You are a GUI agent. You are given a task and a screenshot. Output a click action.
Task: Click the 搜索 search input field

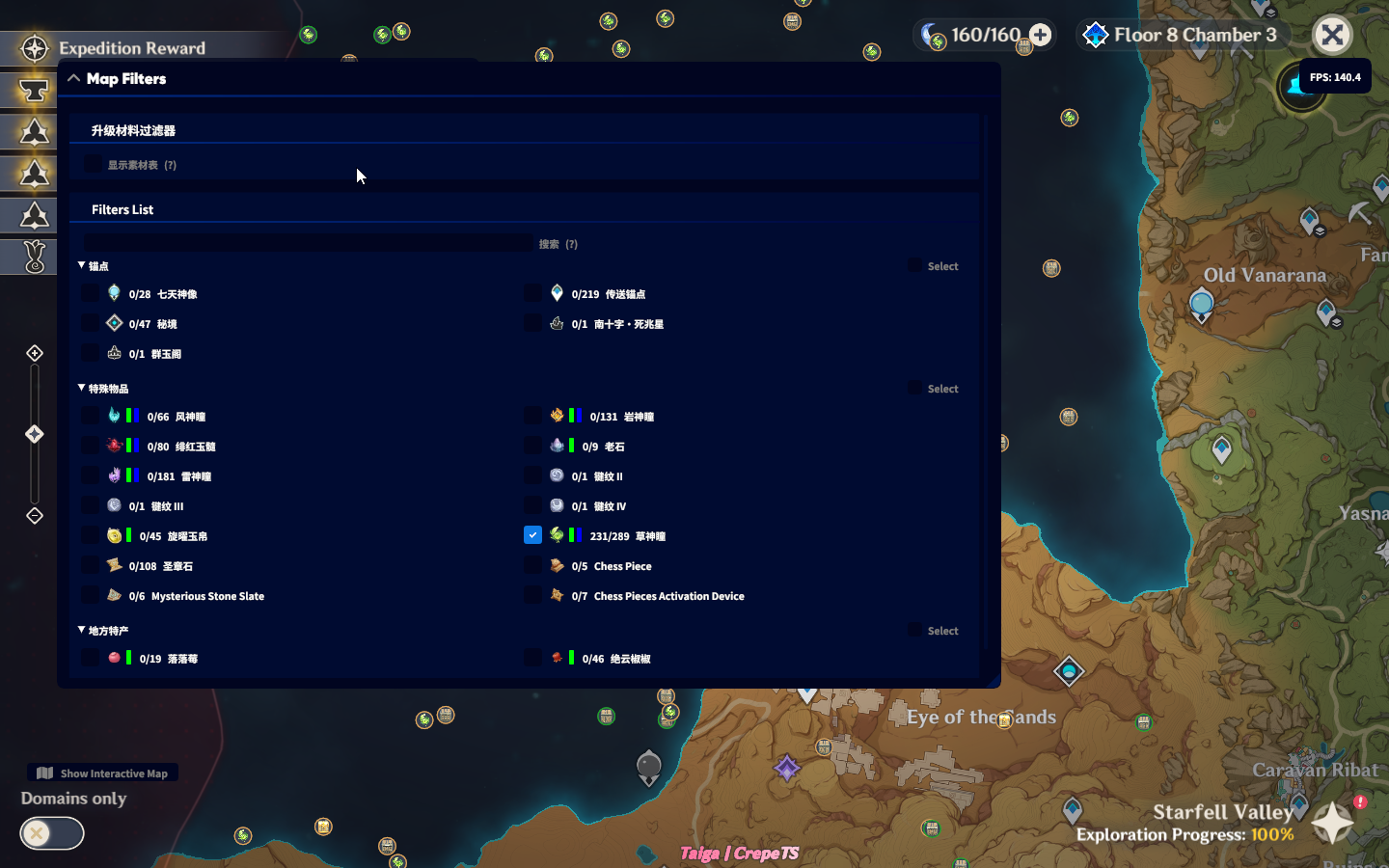click(x=309, y=242)
